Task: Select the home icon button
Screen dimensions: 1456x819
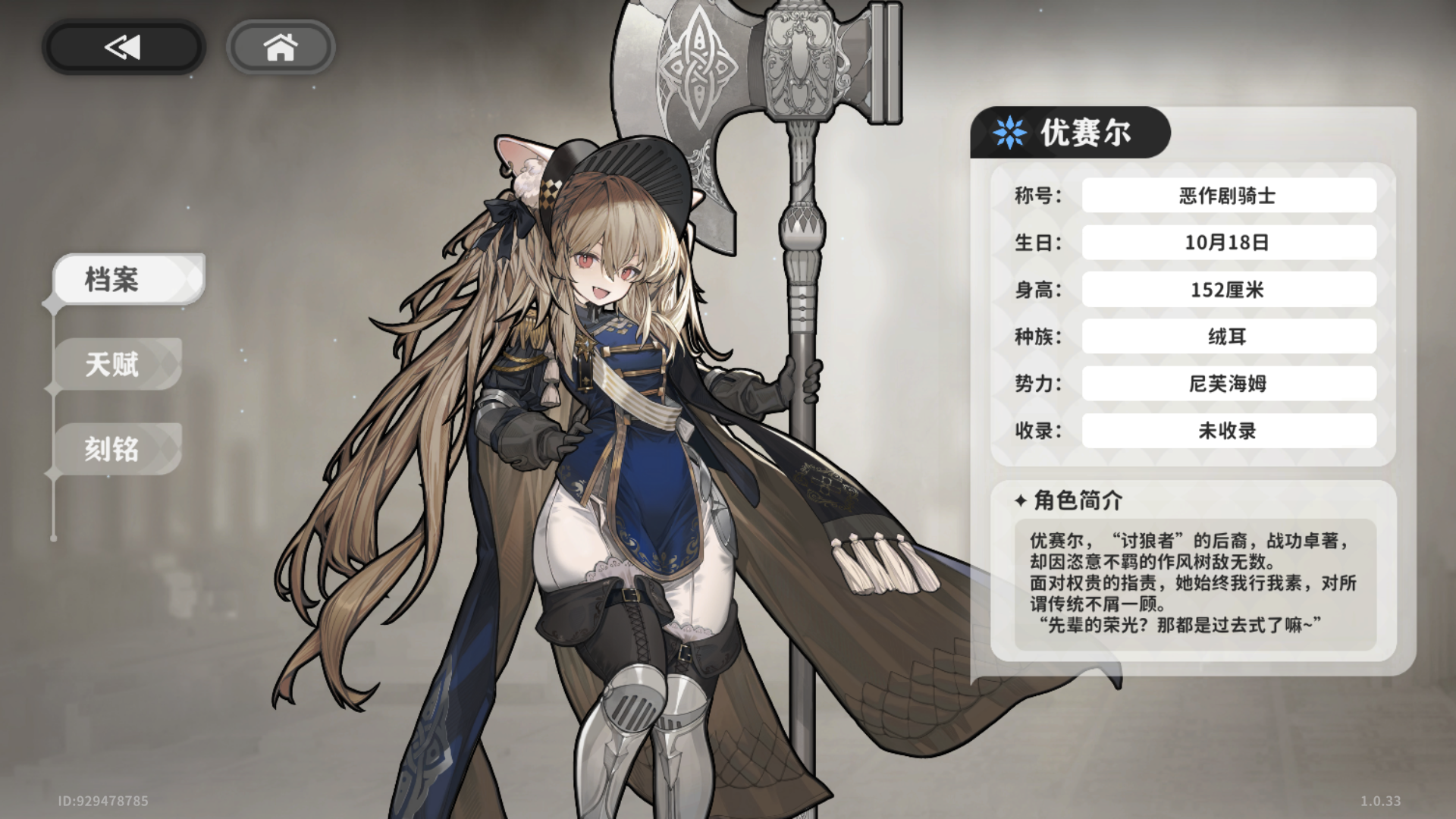Action: click(281, 47)
